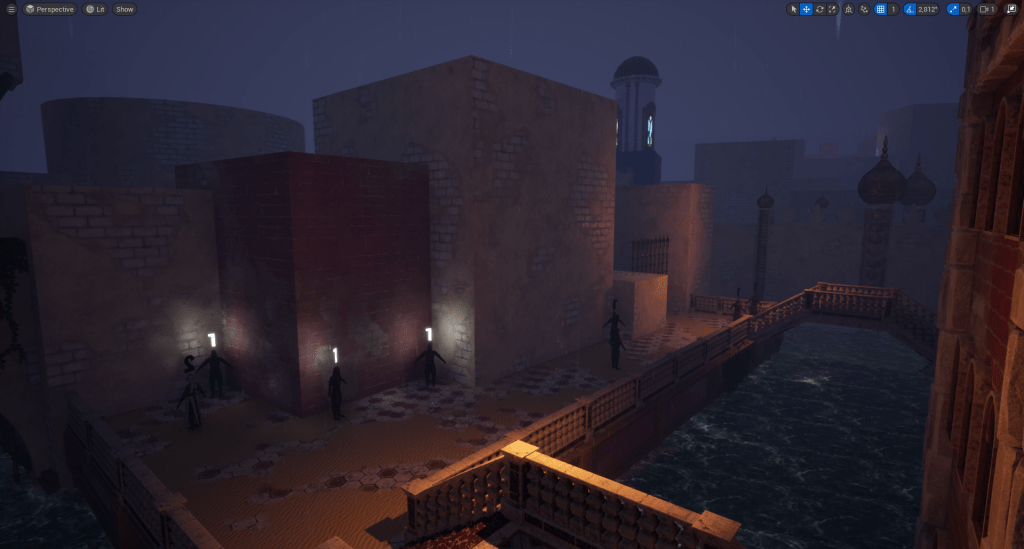Viewport: 1024px width, 549px height.
Task: Switch to the rotate tool
Action: point(820,9)
